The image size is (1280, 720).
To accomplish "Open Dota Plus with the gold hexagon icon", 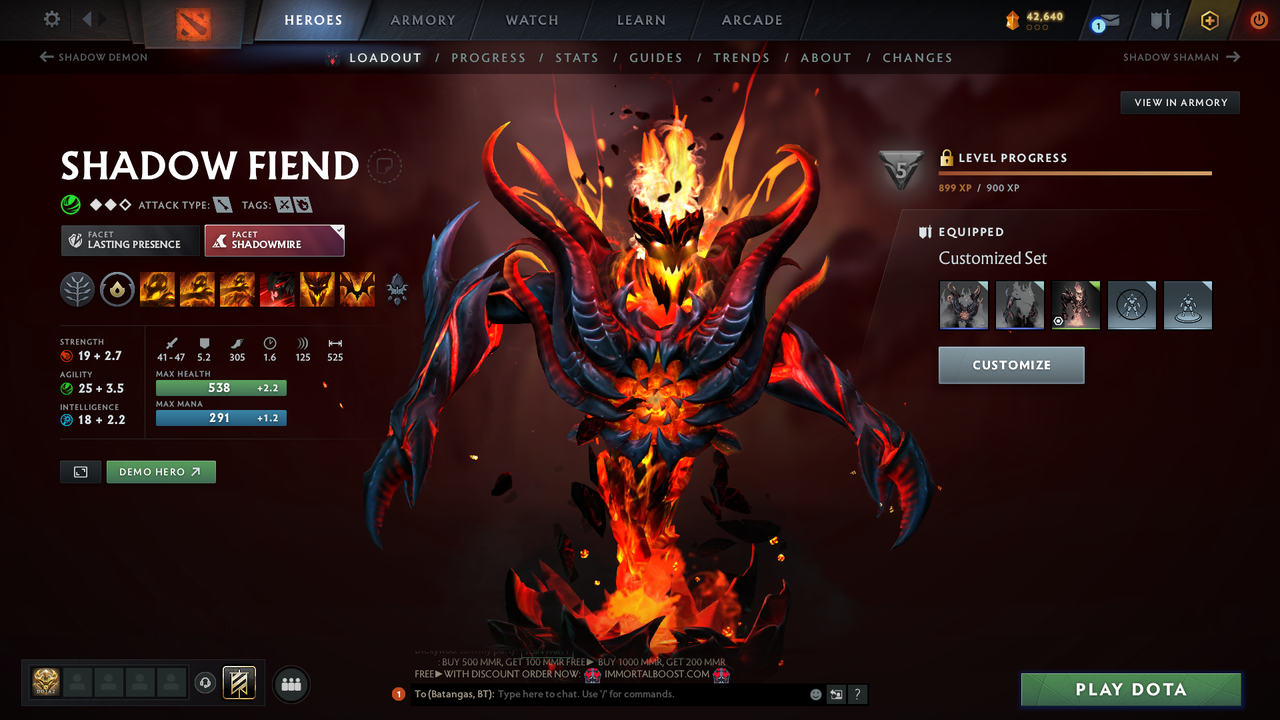I will 1209,20.
